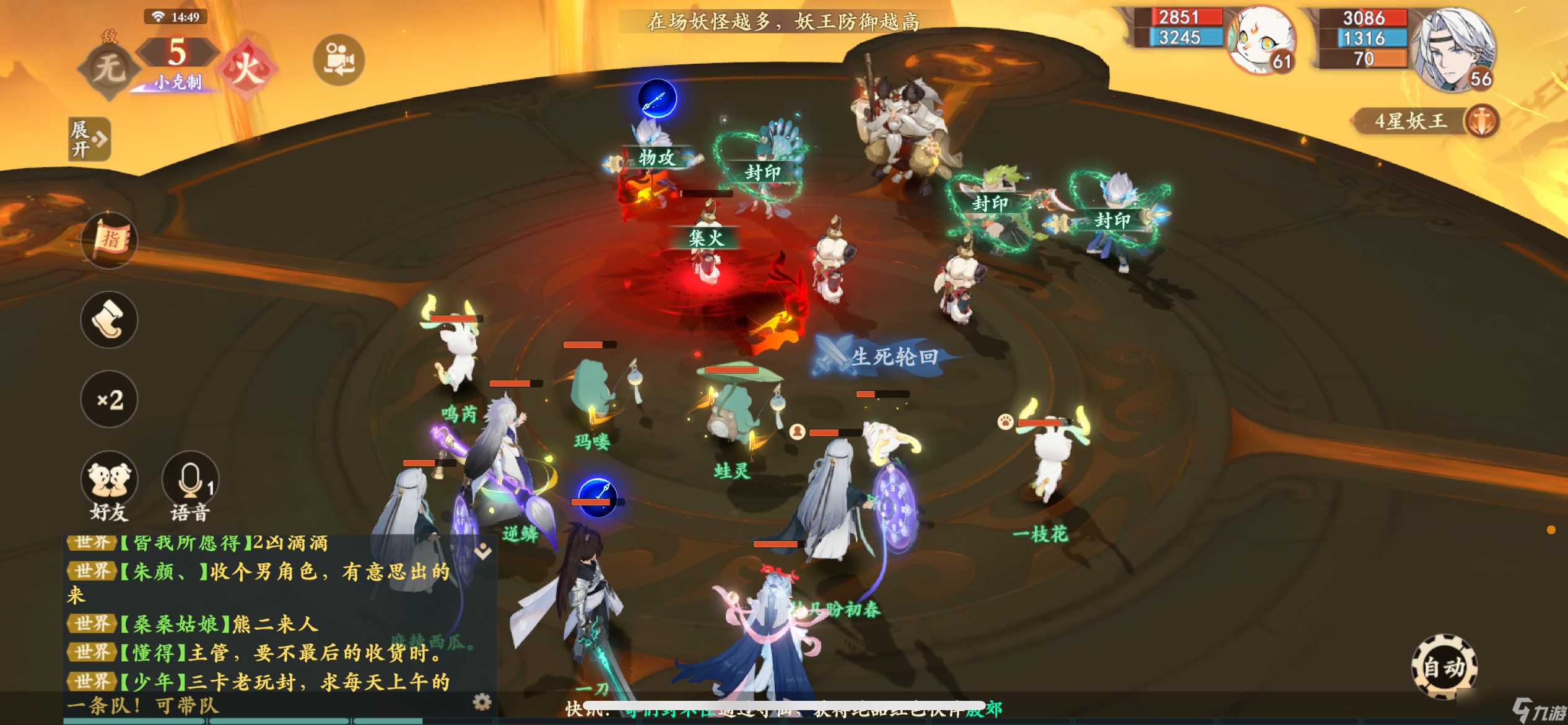Expand the chat log arrow
This screenshot has width=1568, height=725.
(483, 551)
